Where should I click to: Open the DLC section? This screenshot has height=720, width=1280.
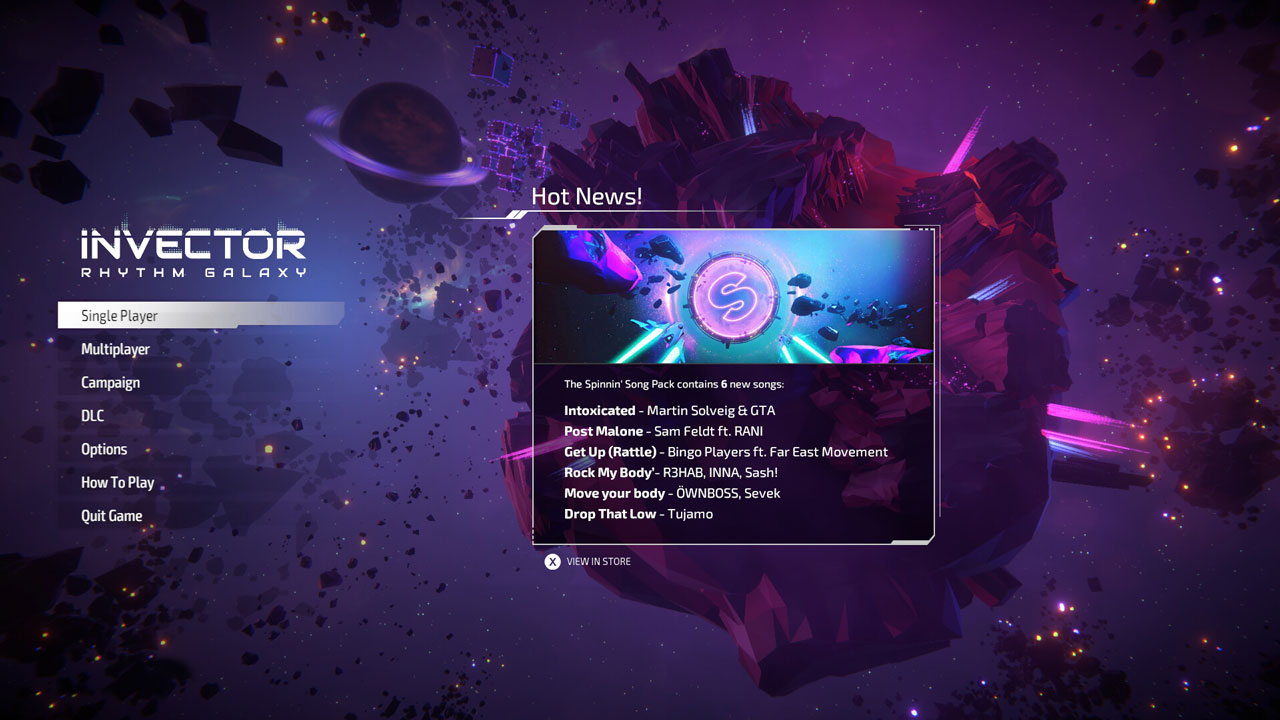[91, 415]
